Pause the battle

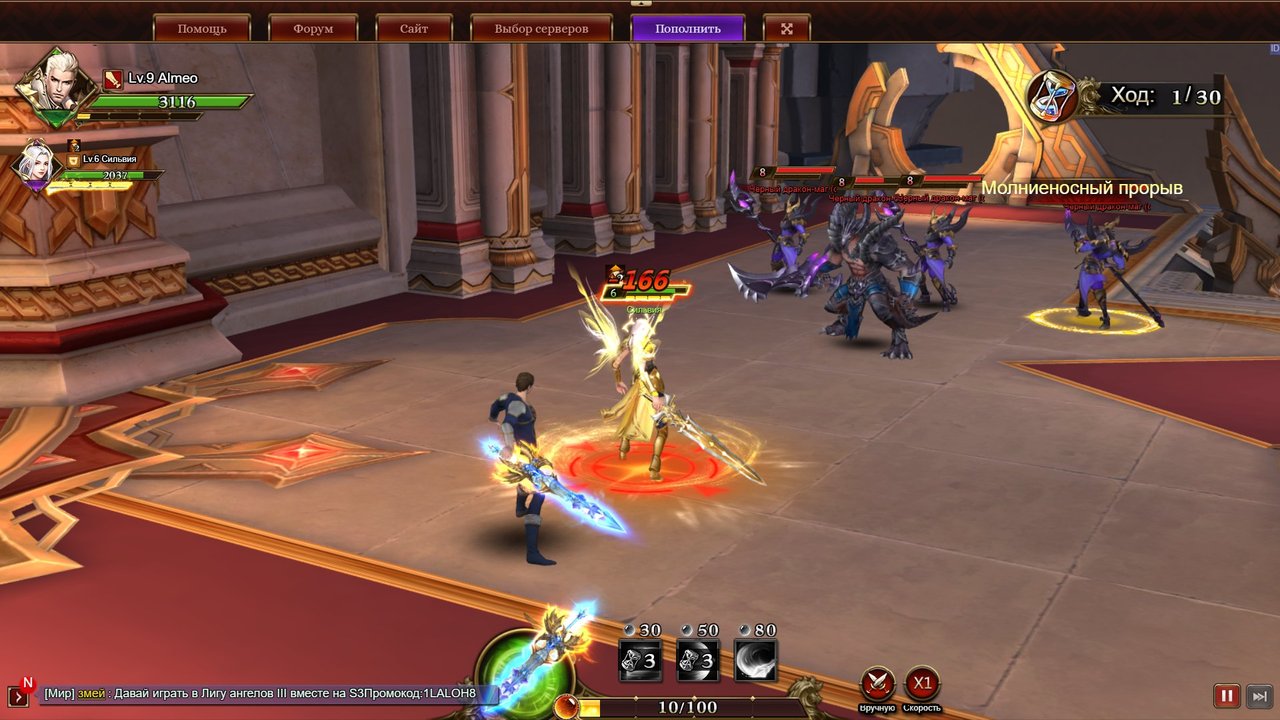[x=1226, y=696]
